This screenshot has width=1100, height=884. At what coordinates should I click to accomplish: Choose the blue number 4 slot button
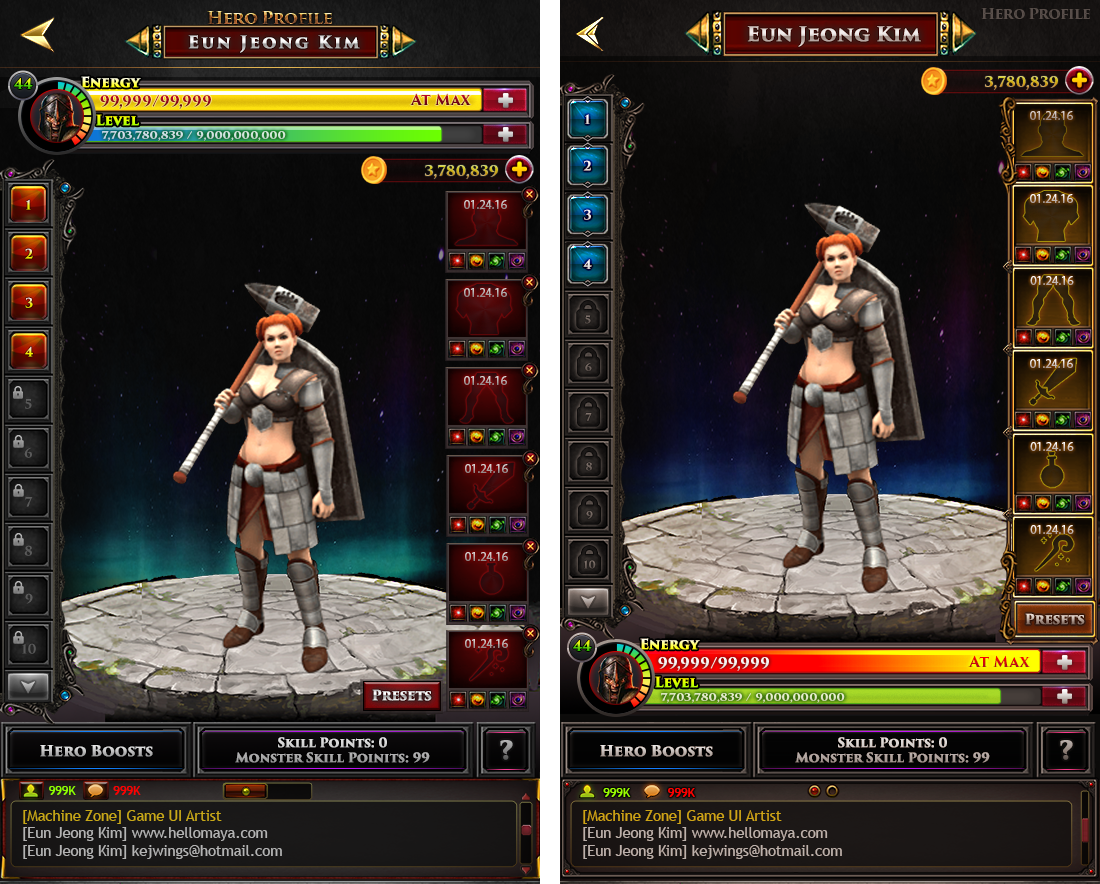point(588,264)
